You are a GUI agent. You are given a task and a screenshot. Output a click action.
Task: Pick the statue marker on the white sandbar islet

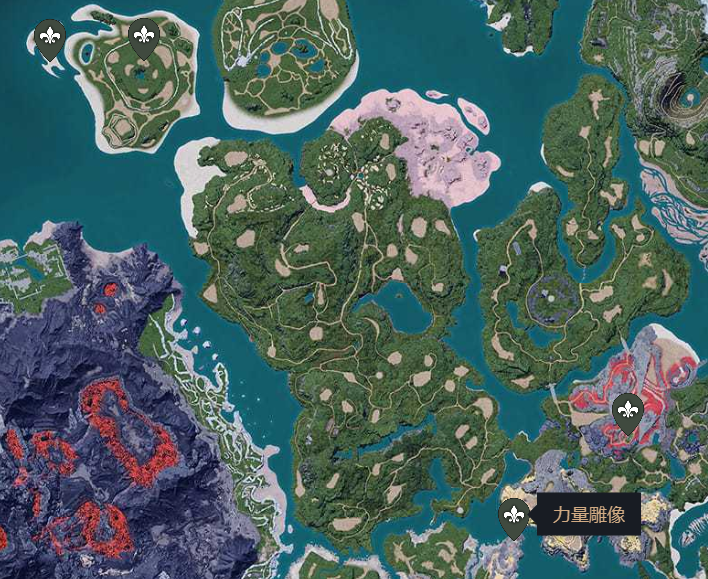tap(50, 39)
